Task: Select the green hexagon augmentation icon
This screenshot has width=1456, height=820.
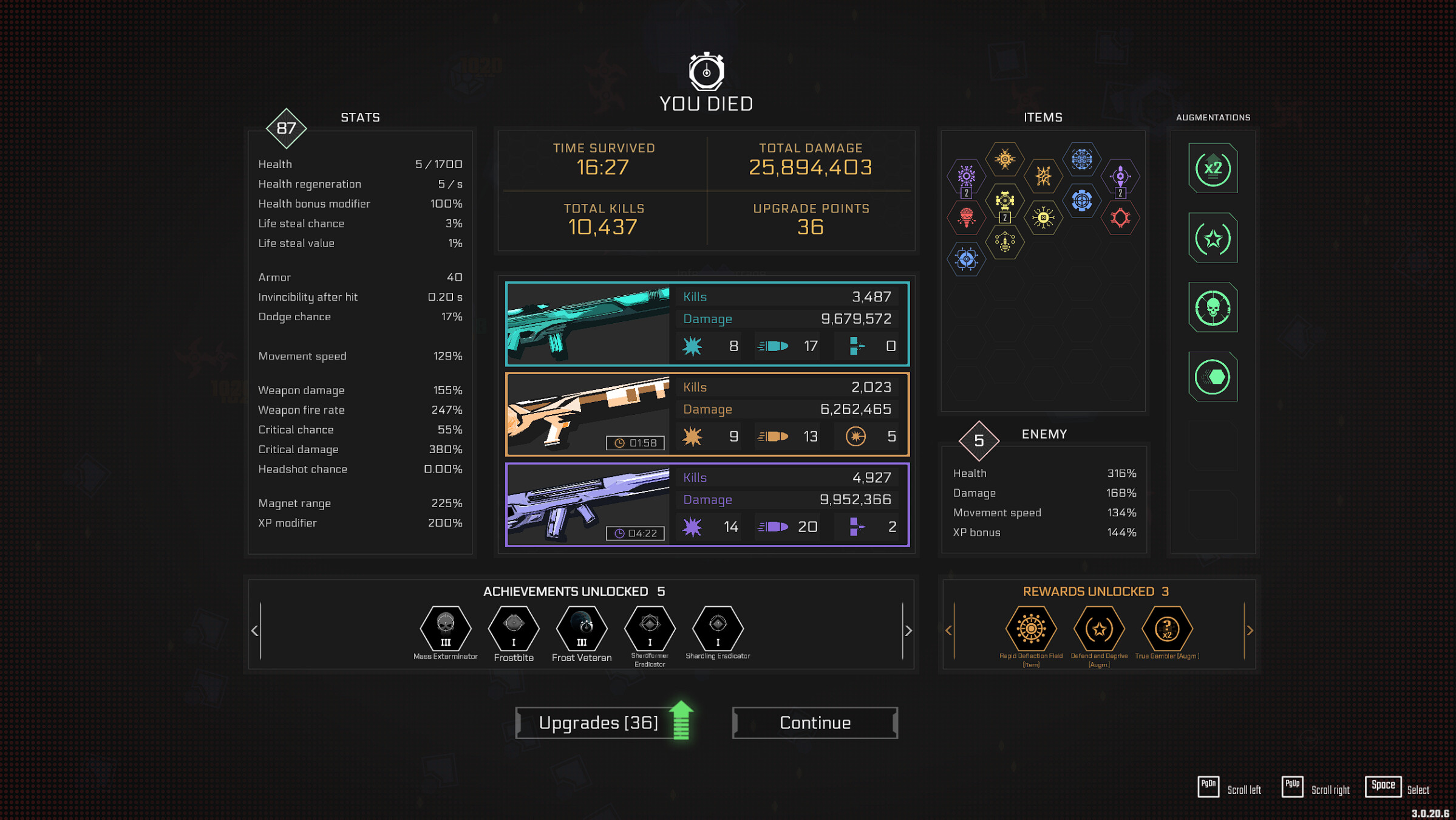Action: (x=1212, y=377)
